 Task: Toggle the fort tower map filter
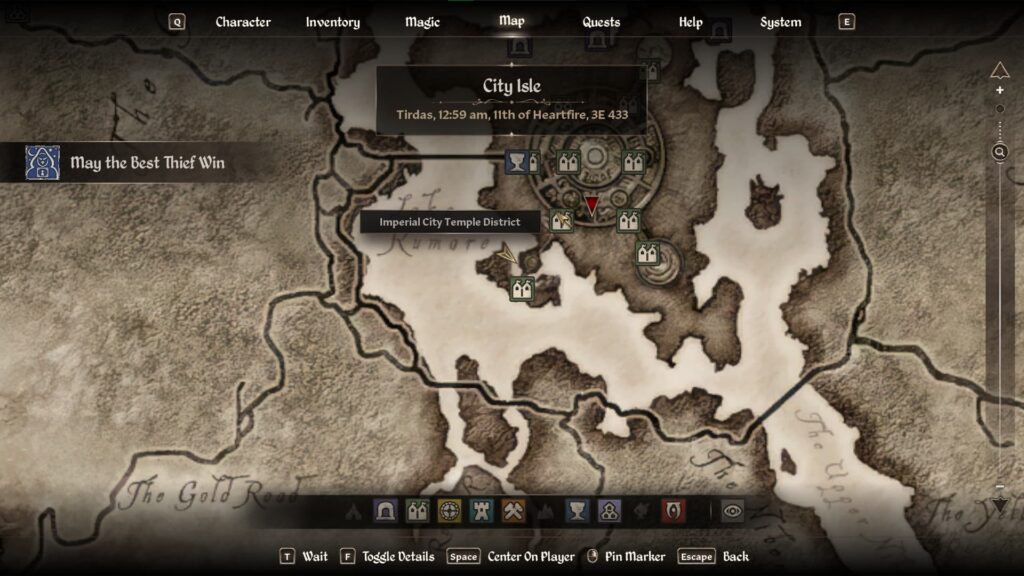click(x=481, y=511)
